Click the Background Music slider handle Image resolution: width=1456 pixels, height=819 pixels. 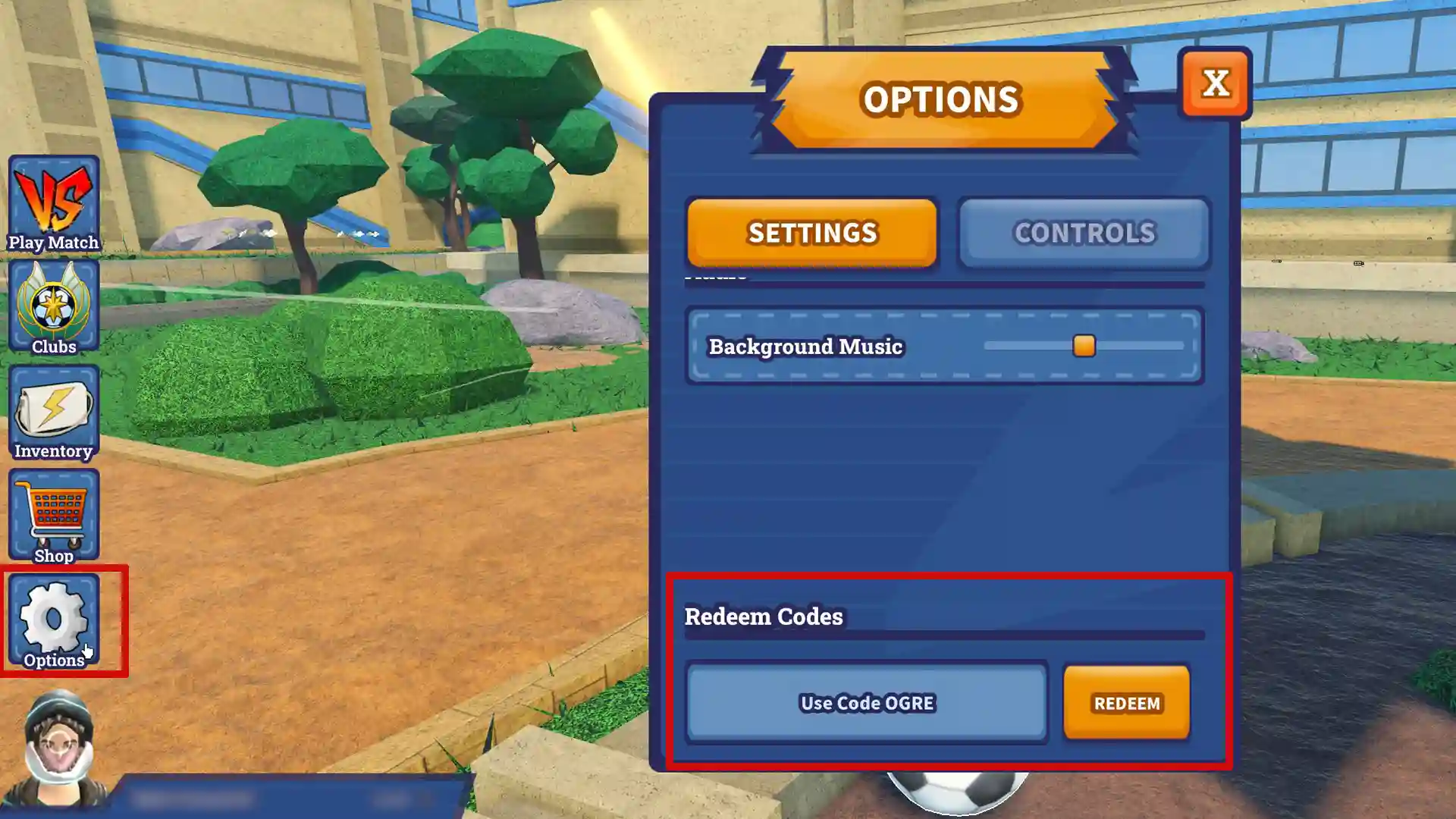(x=1084, y=346)
